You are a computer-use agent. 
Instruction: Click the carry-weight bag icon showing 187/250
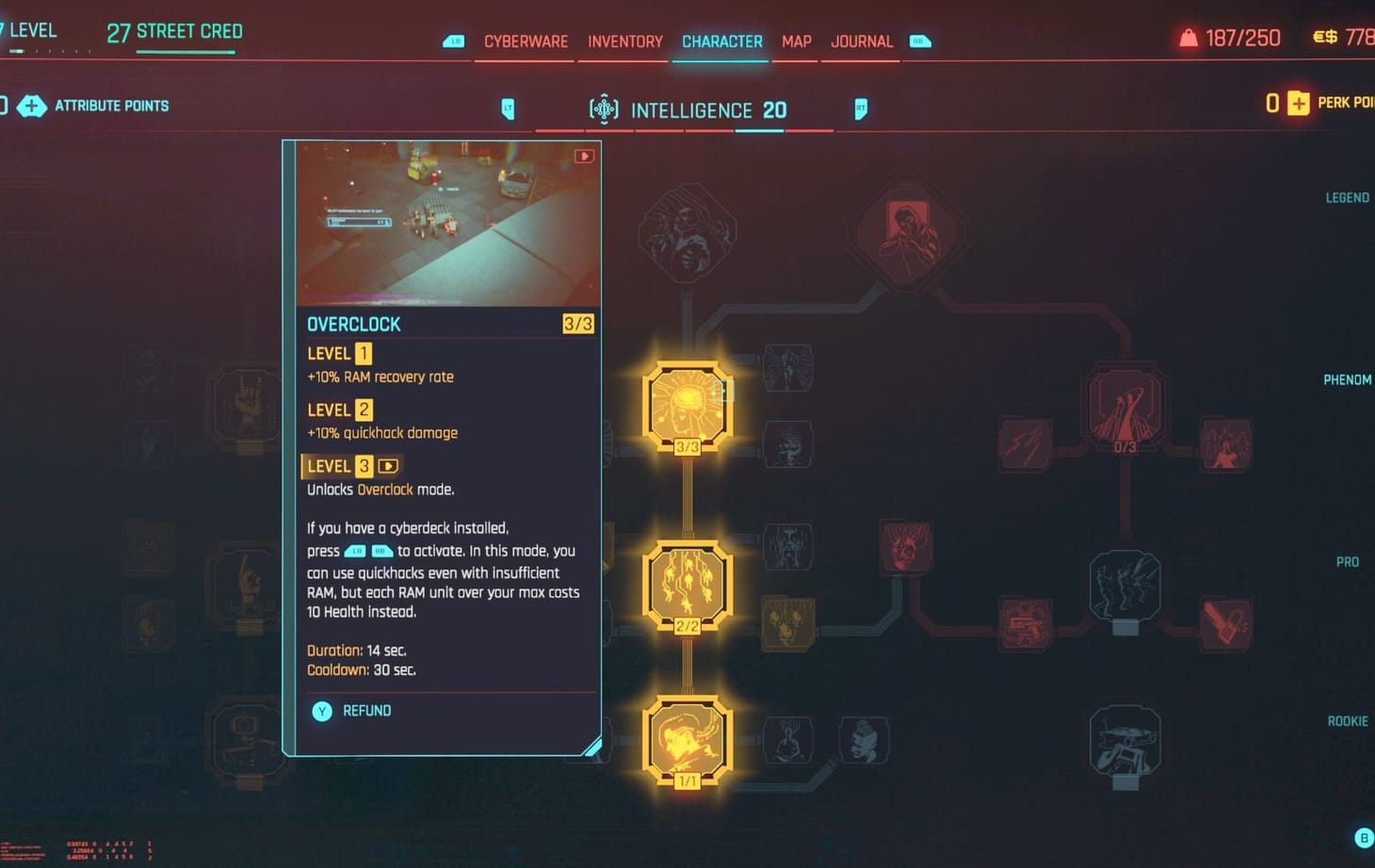(1185, 38)
